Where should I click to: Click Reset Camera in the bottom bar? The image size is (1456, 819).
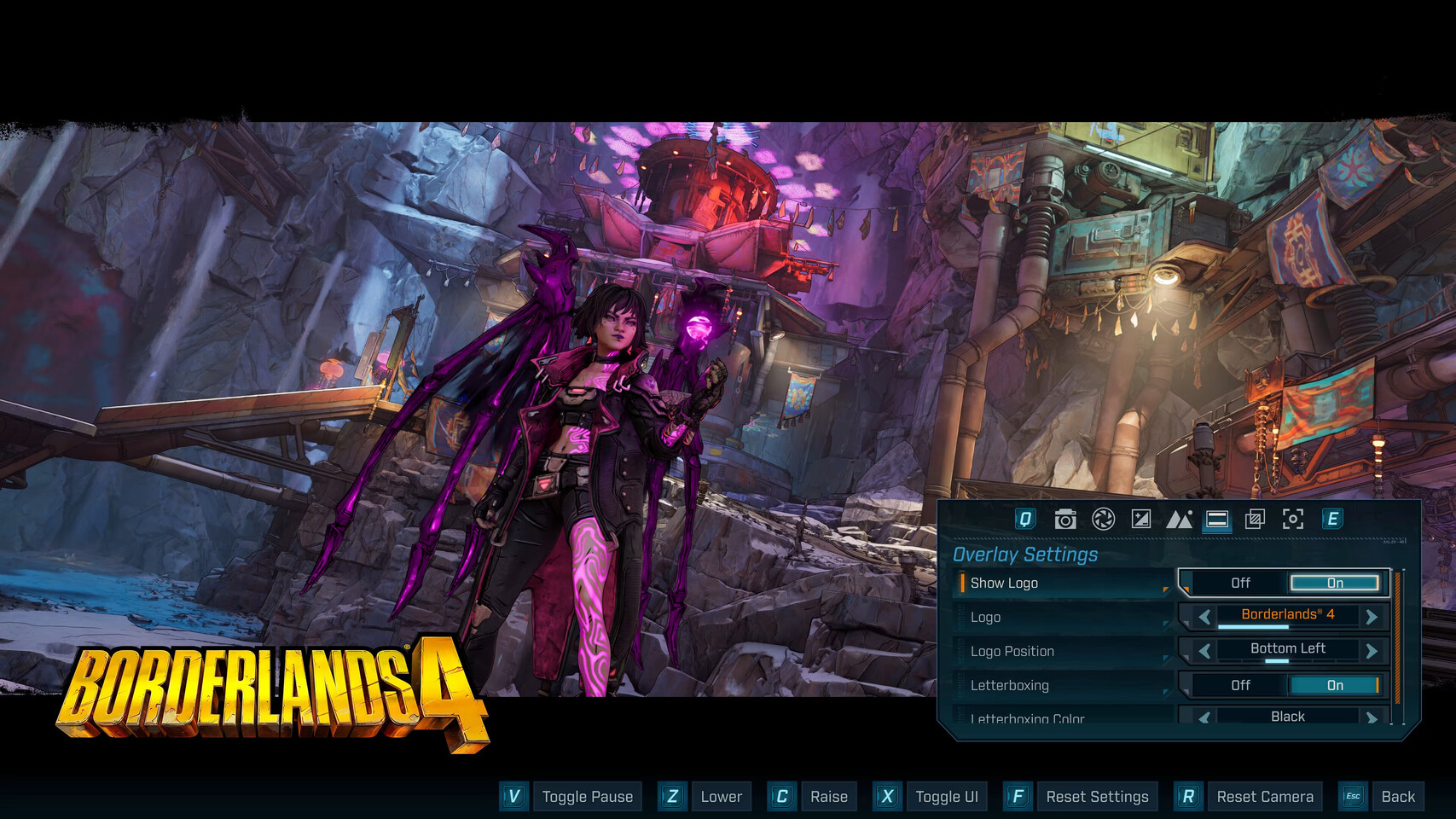click(1265, 796)
